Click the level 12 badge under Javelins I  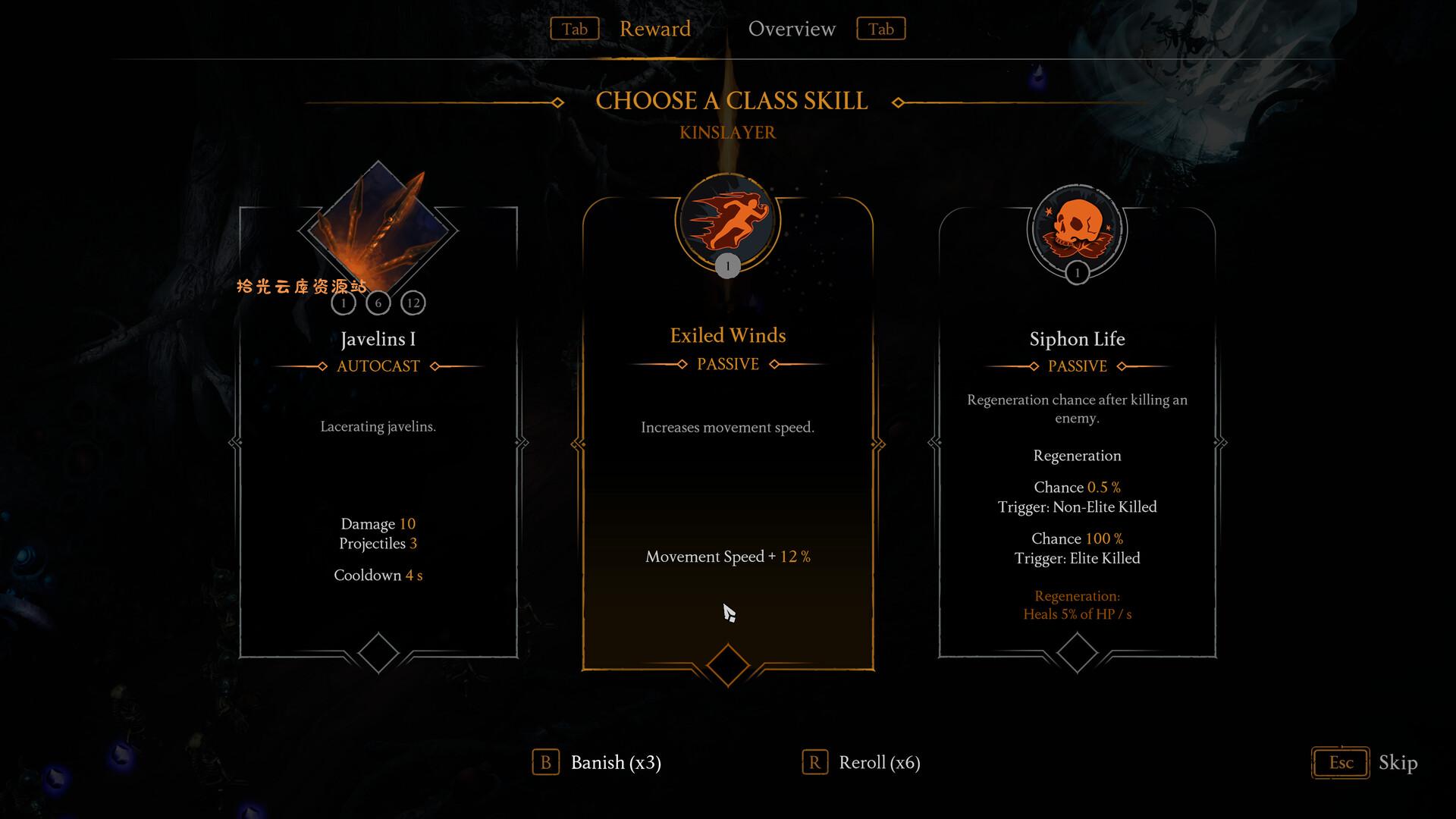point(413,302)
